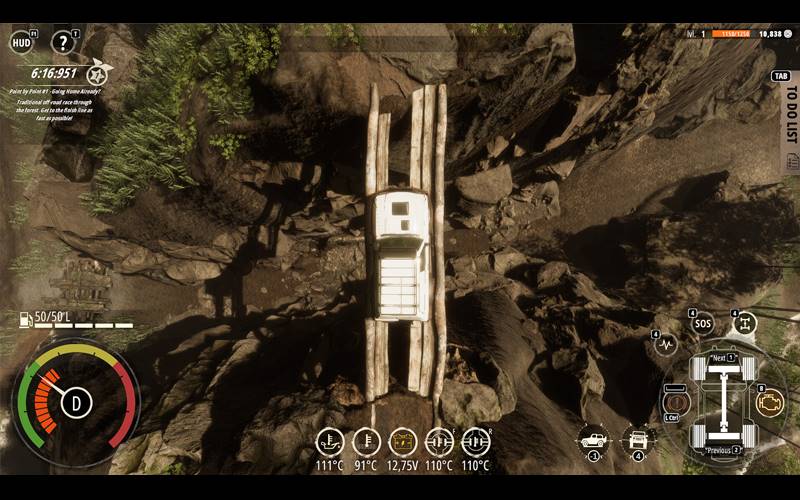Select the heartbeat diagnostics icon
This screenshot has height=500, width=800.
(666, 346)
